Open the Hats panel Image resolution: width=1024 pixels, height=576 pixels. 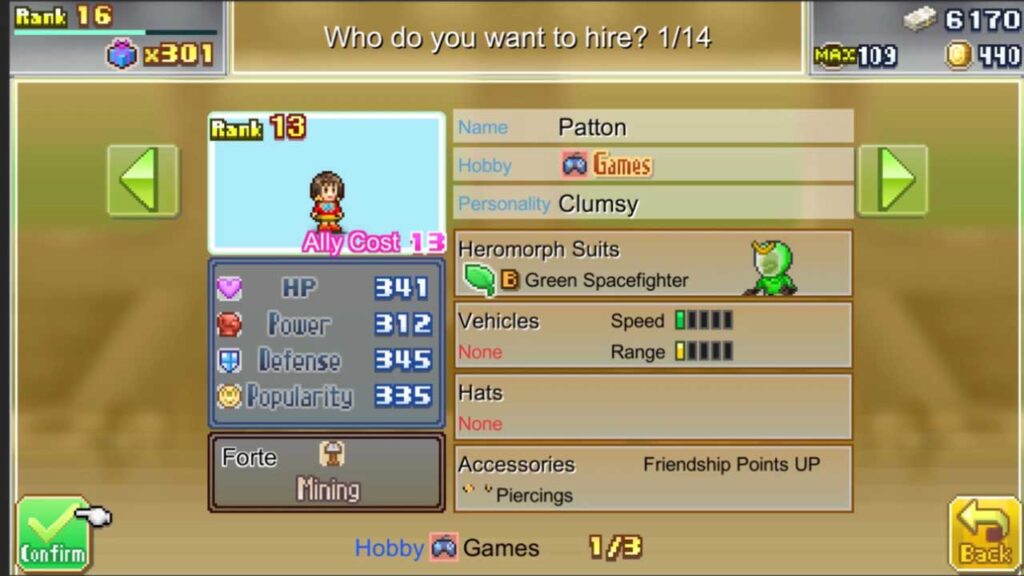(x=653, y=407)
